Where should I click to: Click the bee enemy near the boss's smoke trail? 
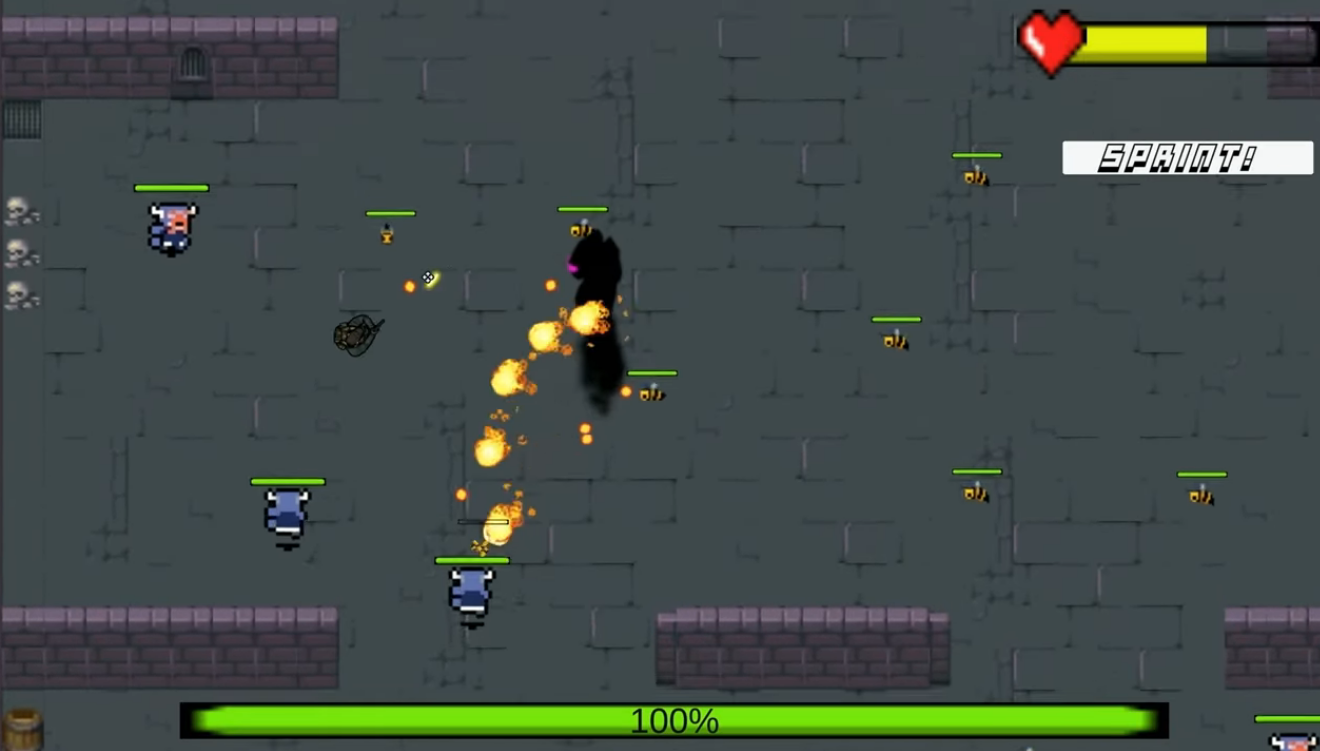click(x=650, y=392)
